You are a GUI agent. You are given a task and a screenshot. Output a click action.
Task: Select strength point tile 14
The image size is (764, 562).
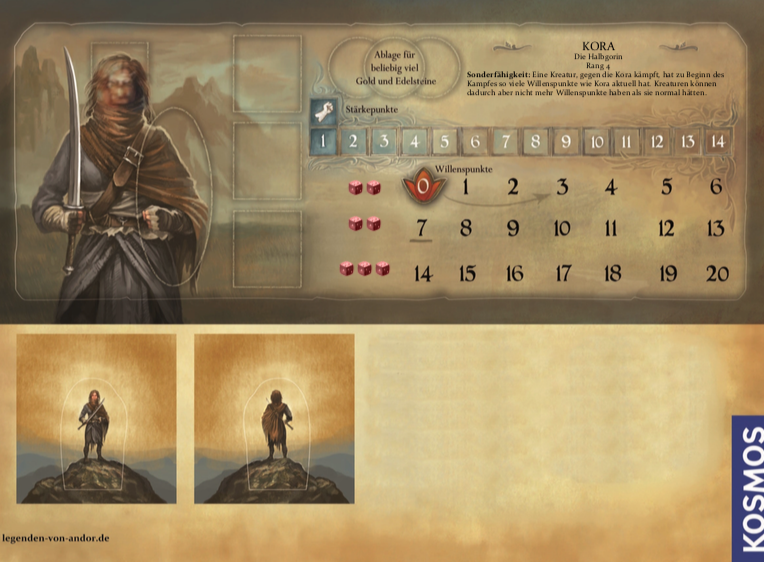pos(717,141)
